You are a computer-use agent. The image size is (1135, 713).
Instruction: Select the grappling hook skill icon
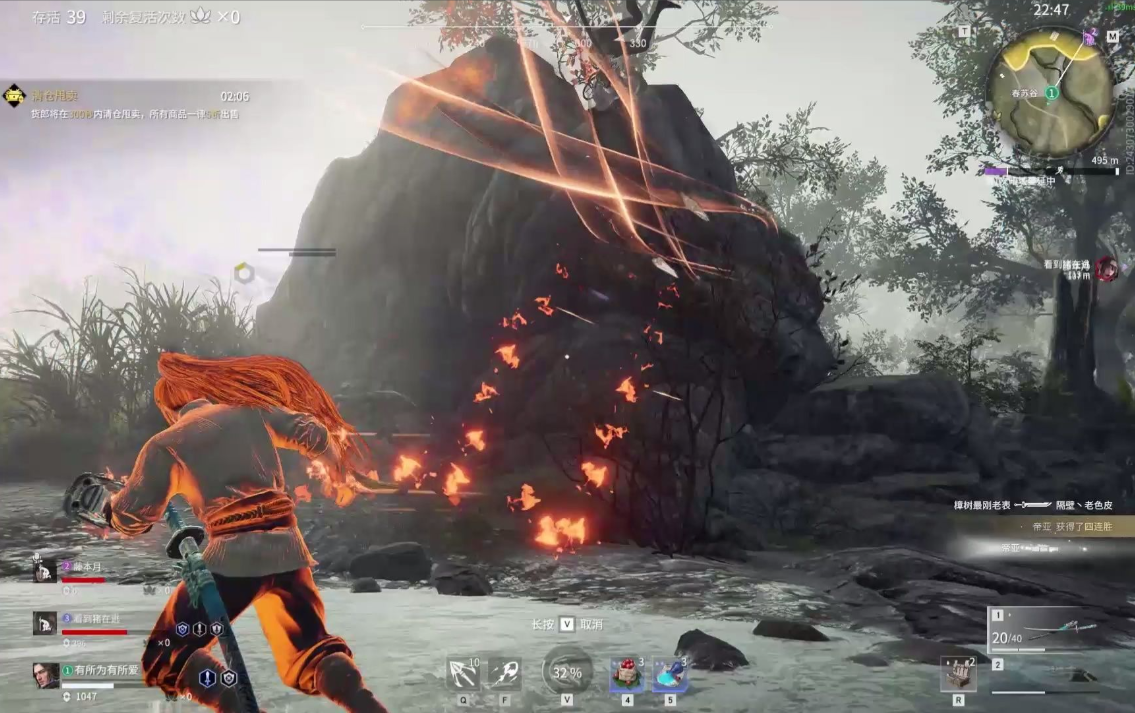(462, 673)
